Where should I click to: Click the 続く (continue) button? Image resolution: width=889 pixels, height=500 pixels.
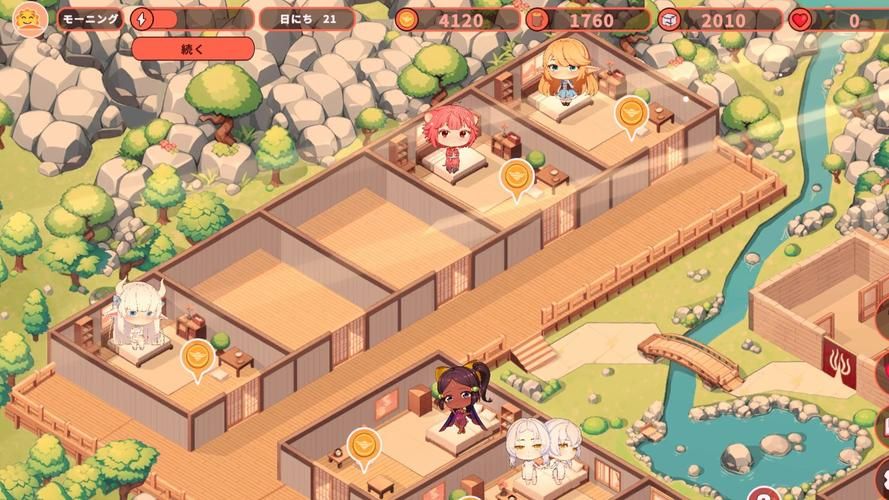tap(192, 49)
